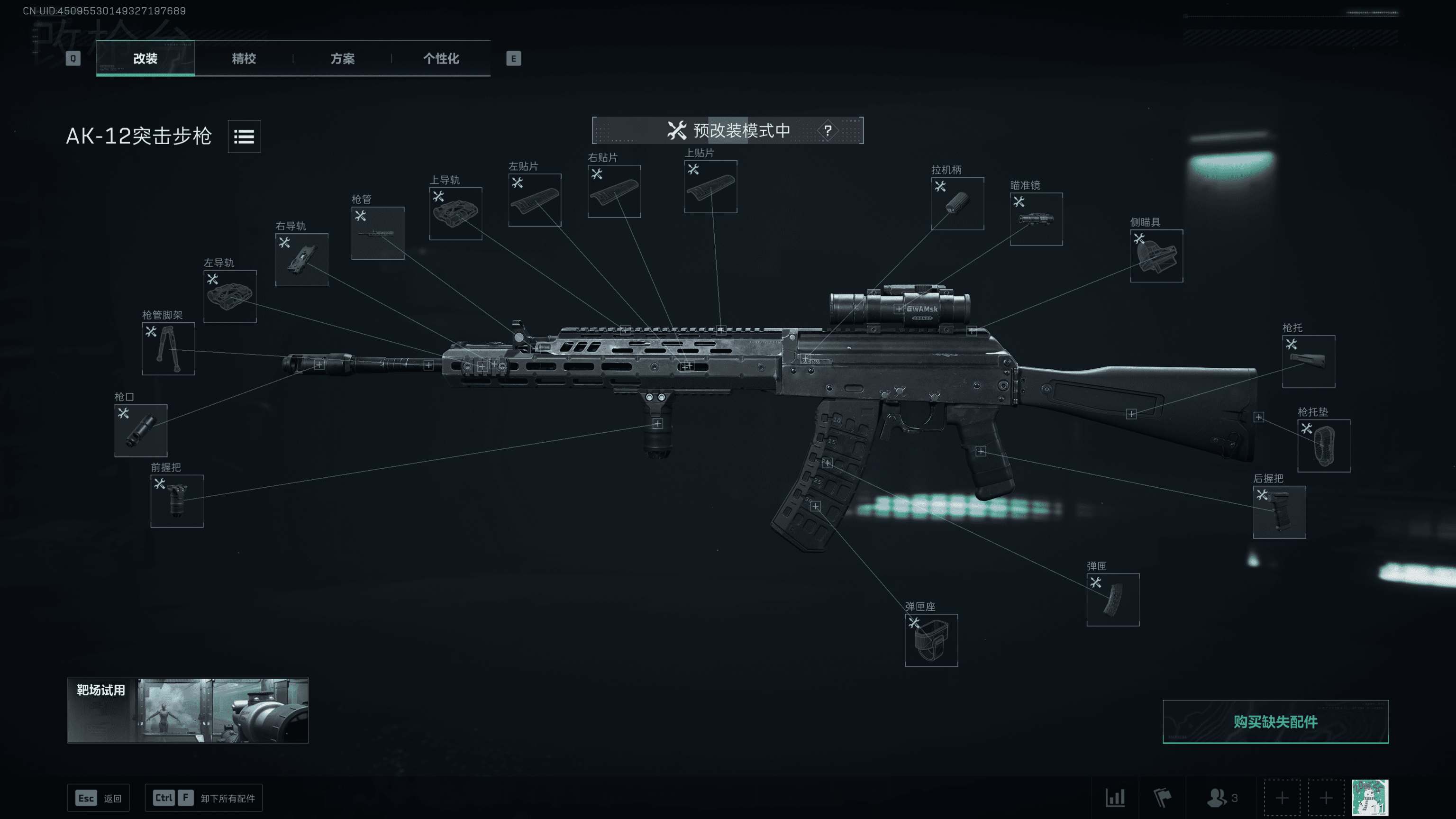
Task: Switch to the 精校 tab
Action: (x=244, y=59)
